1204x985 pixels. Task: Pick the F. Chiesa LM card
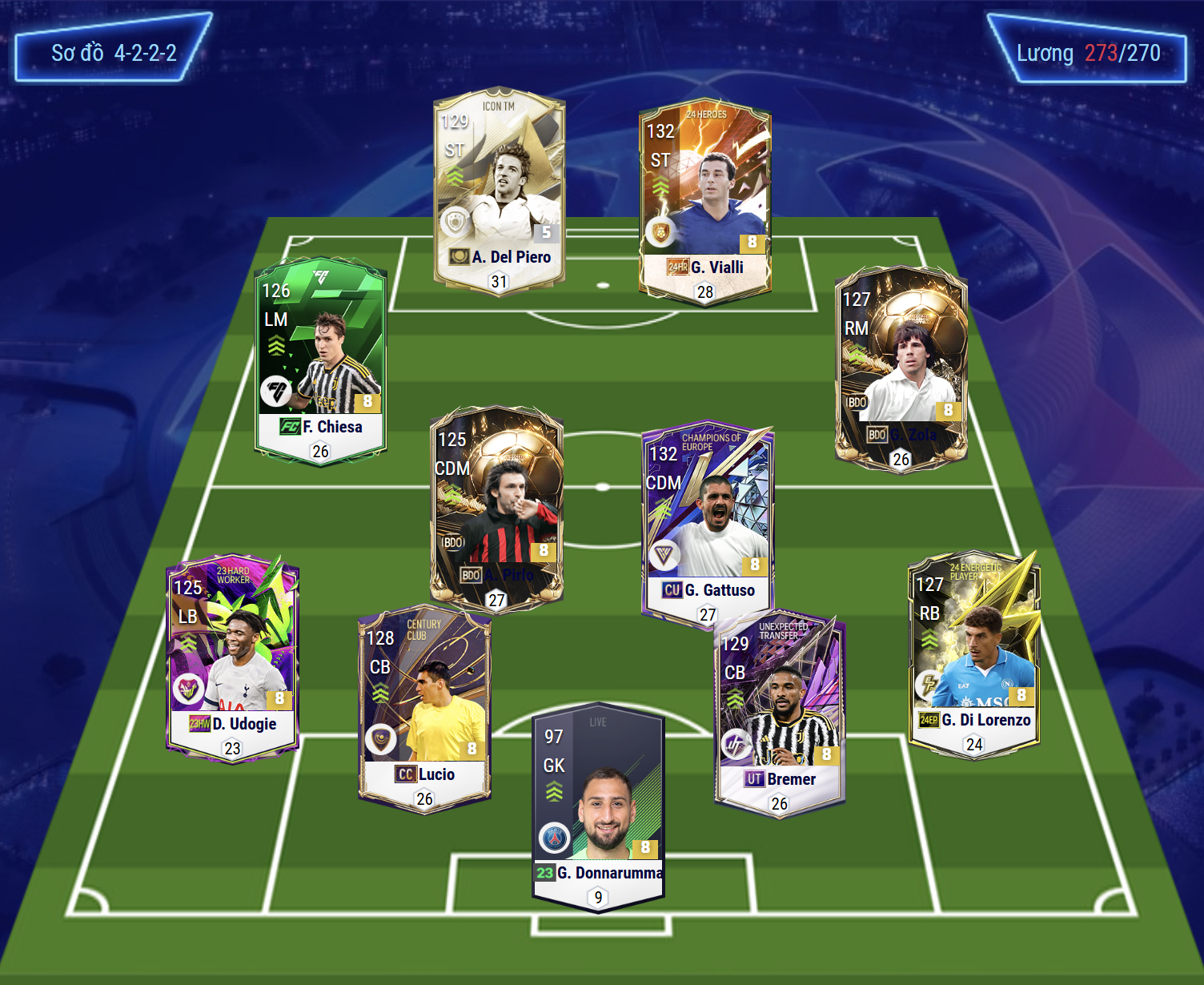pos(321,359)
